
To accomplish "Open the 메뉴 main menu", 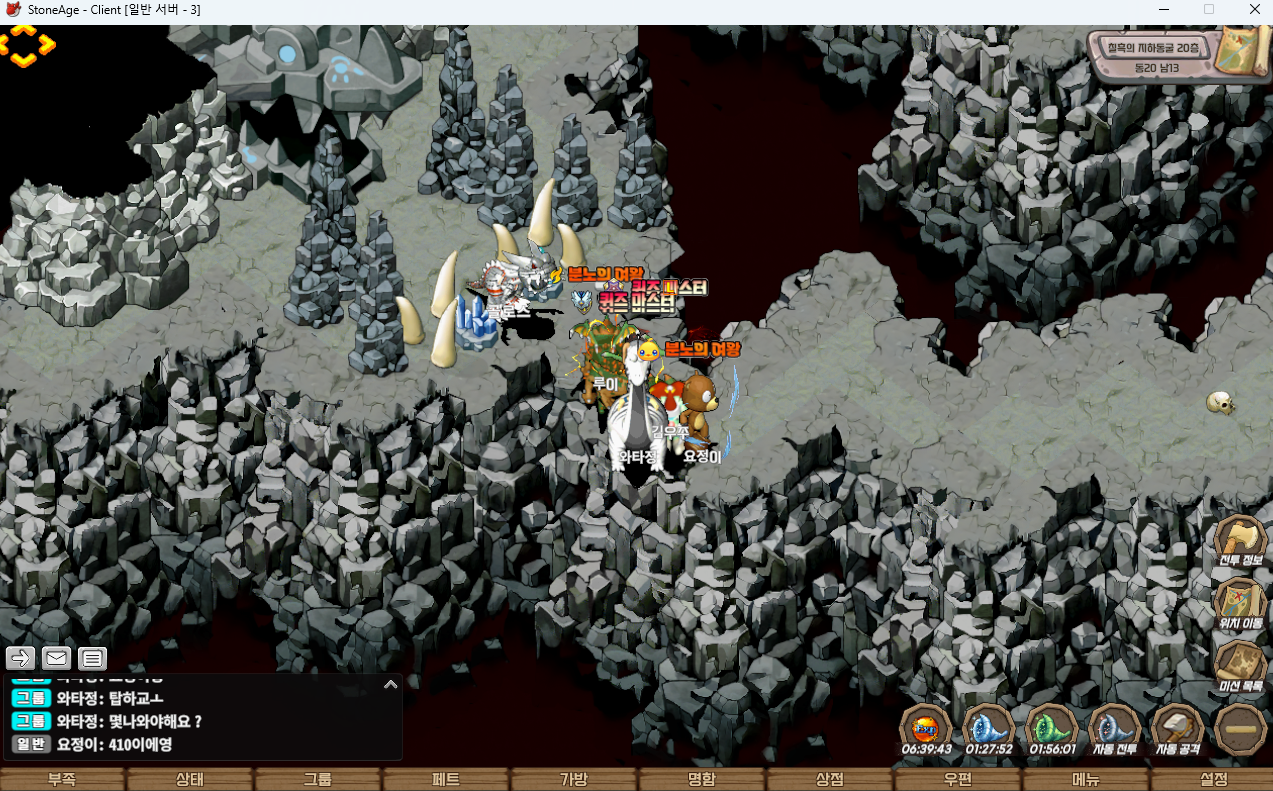I will click(x=1086, y=780).
